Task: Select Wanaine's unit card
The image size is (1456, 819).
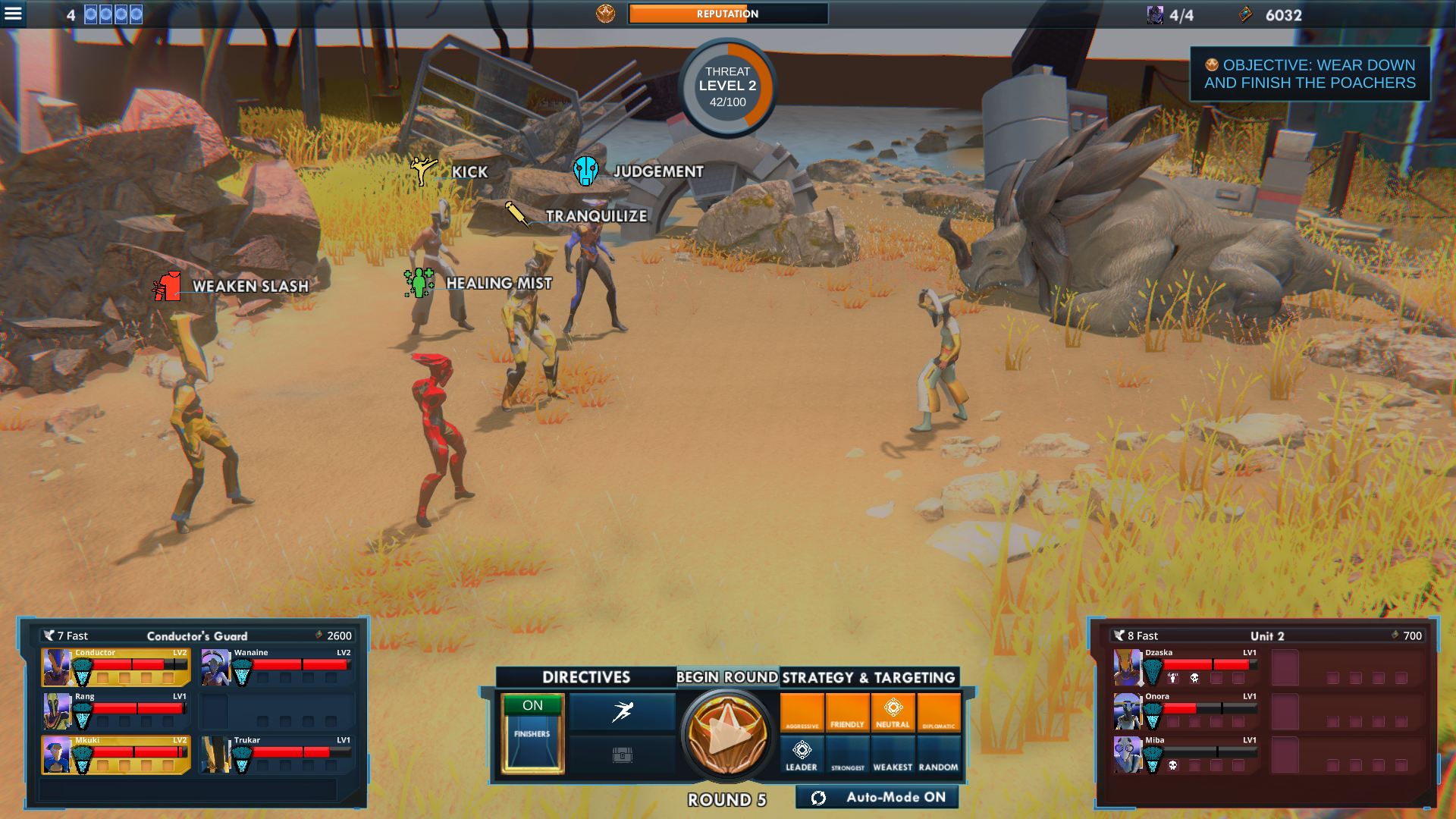Action: point(276,667)
